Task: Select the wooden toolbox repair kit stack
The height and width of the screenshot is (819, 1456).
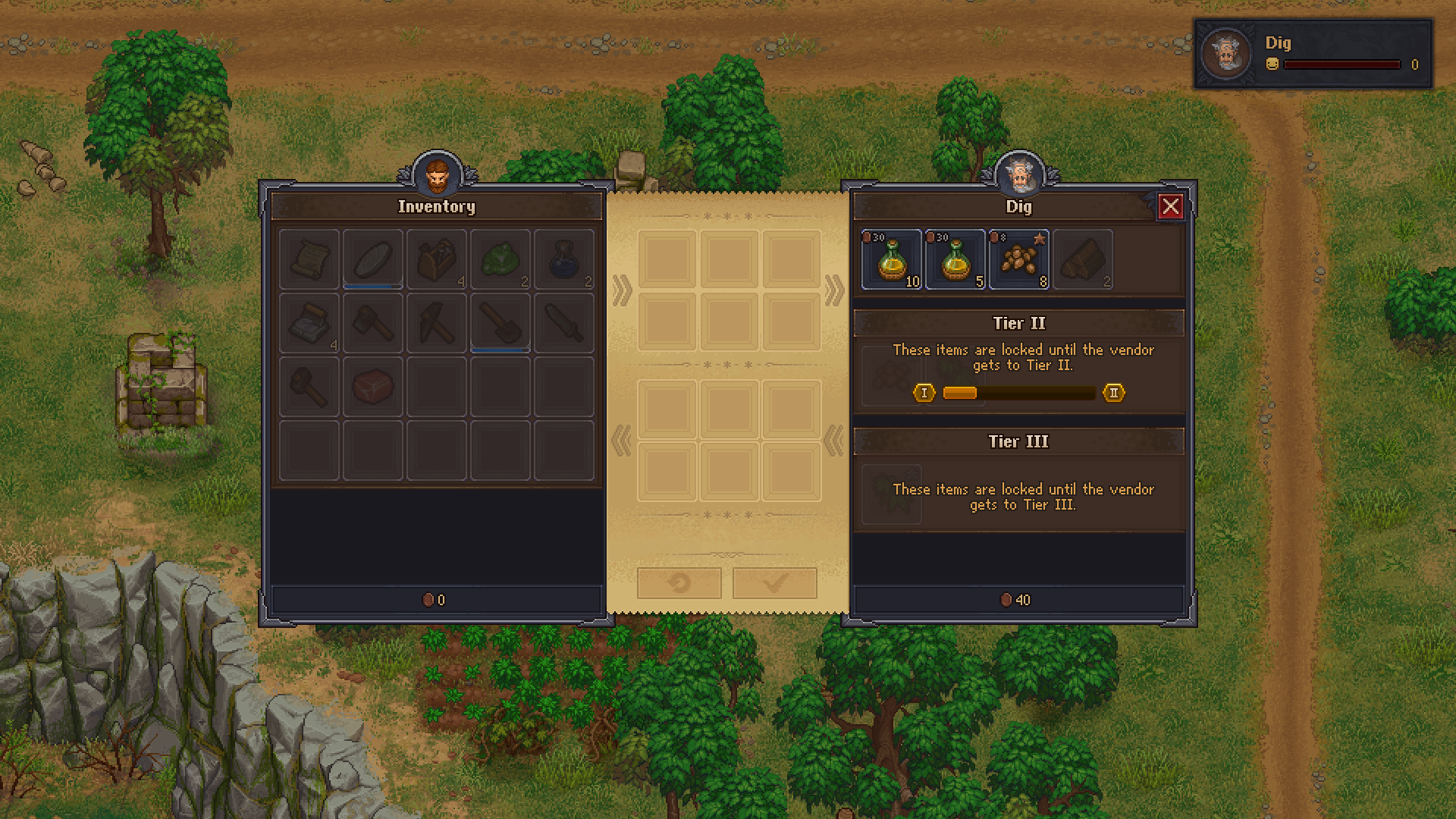Action: [x=437, y=260]
